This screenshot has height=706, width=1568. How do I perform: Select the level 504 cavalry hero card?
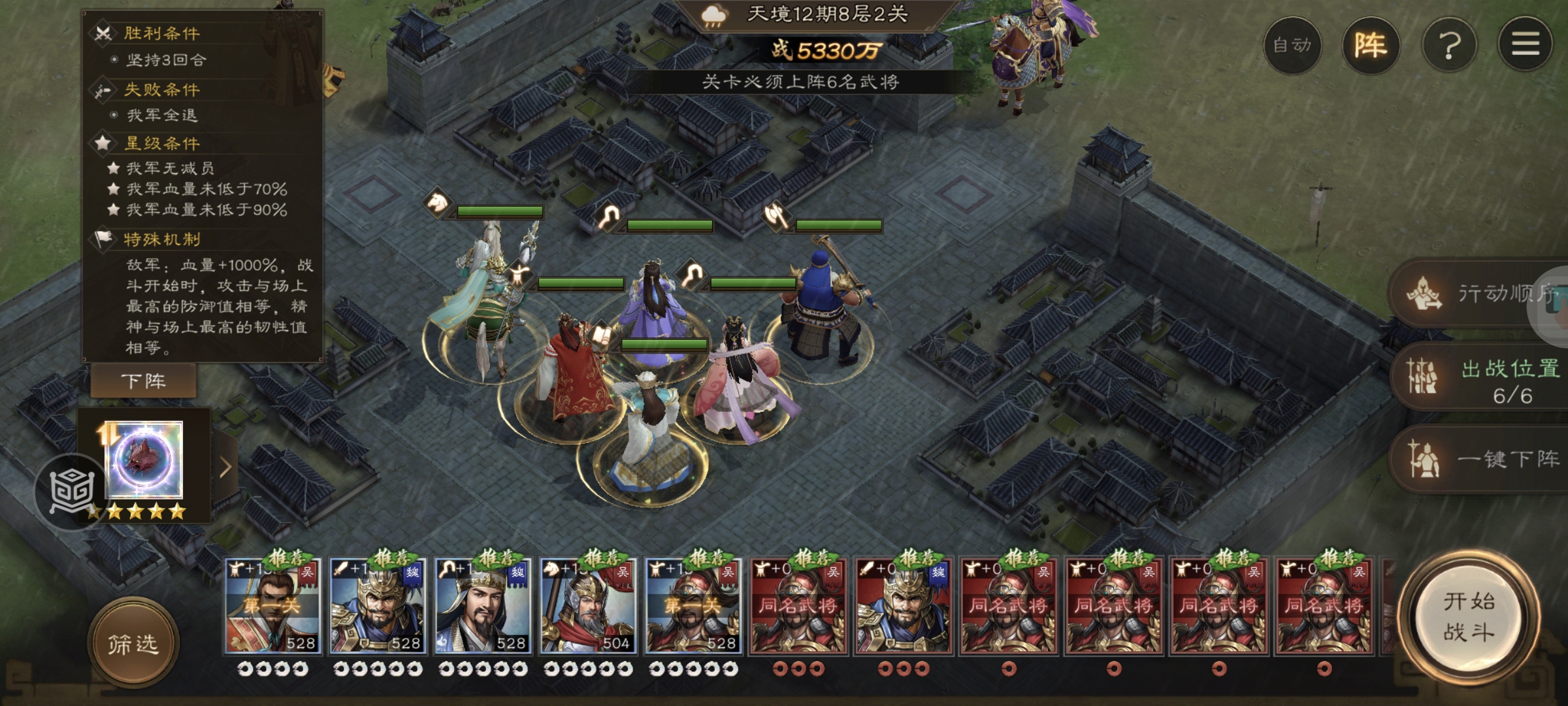587,606
